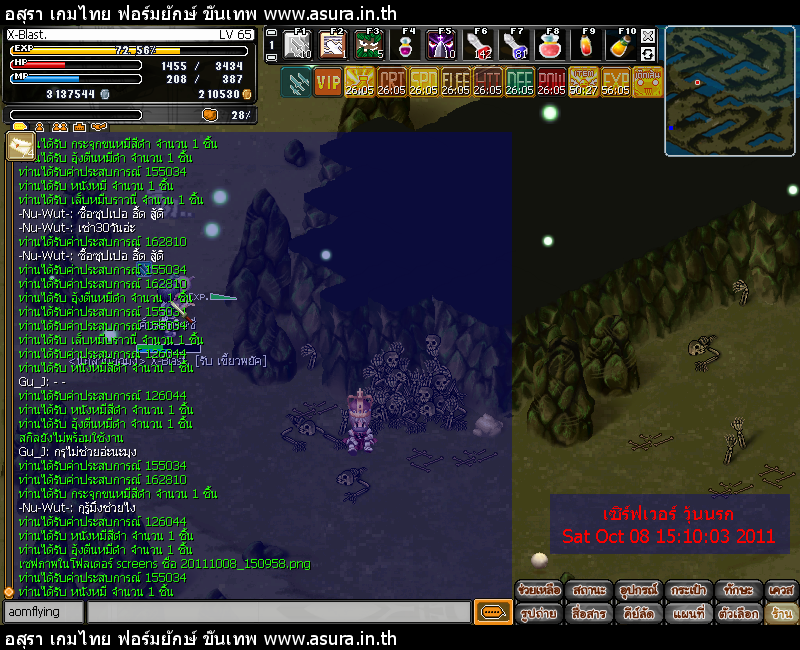Click the รูปถ่าย (Screenshot) button

tap(538, 612)
